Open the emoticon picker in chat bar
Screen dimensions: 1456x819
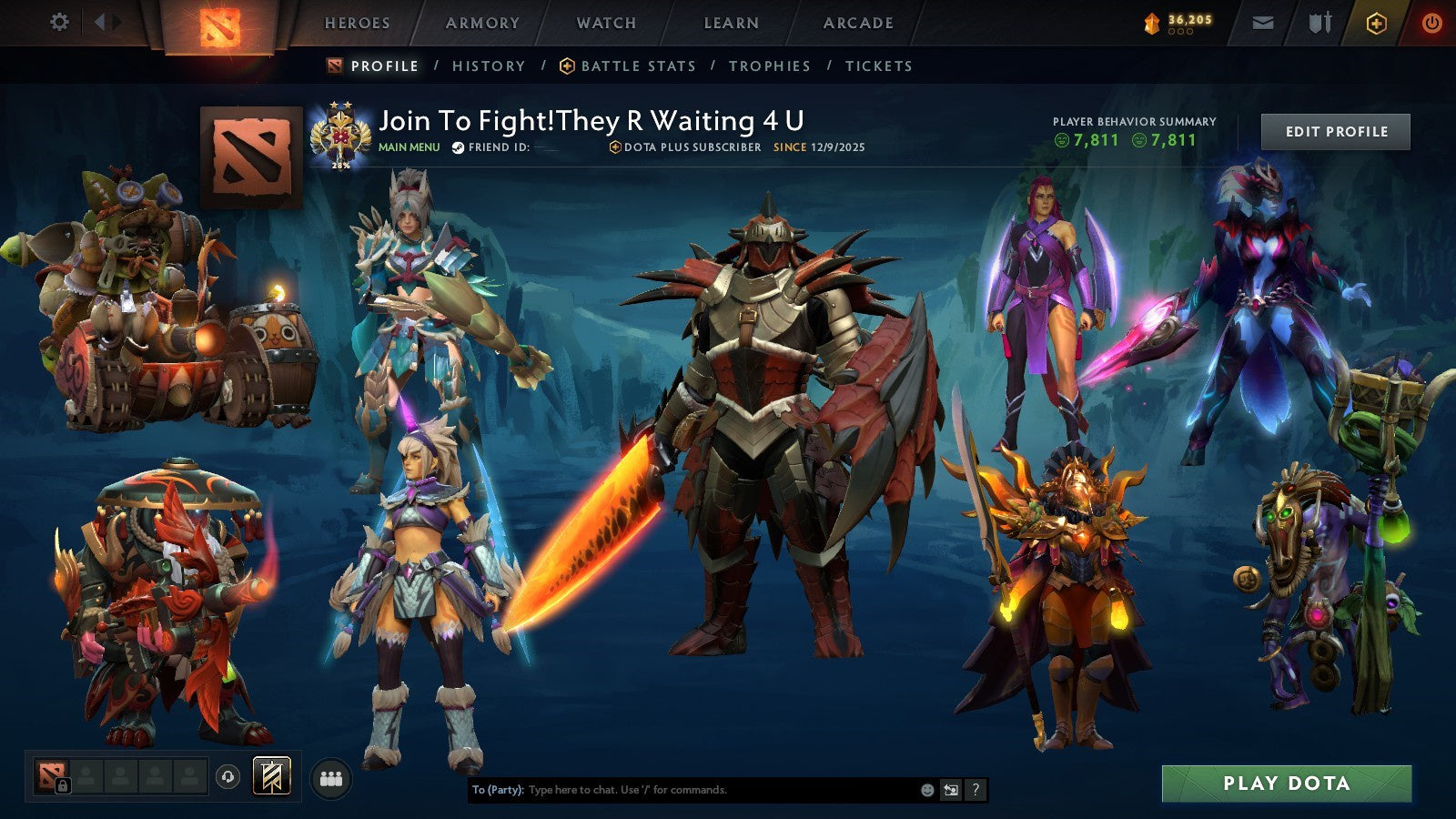pyautogui.click(x=925, y=790)
